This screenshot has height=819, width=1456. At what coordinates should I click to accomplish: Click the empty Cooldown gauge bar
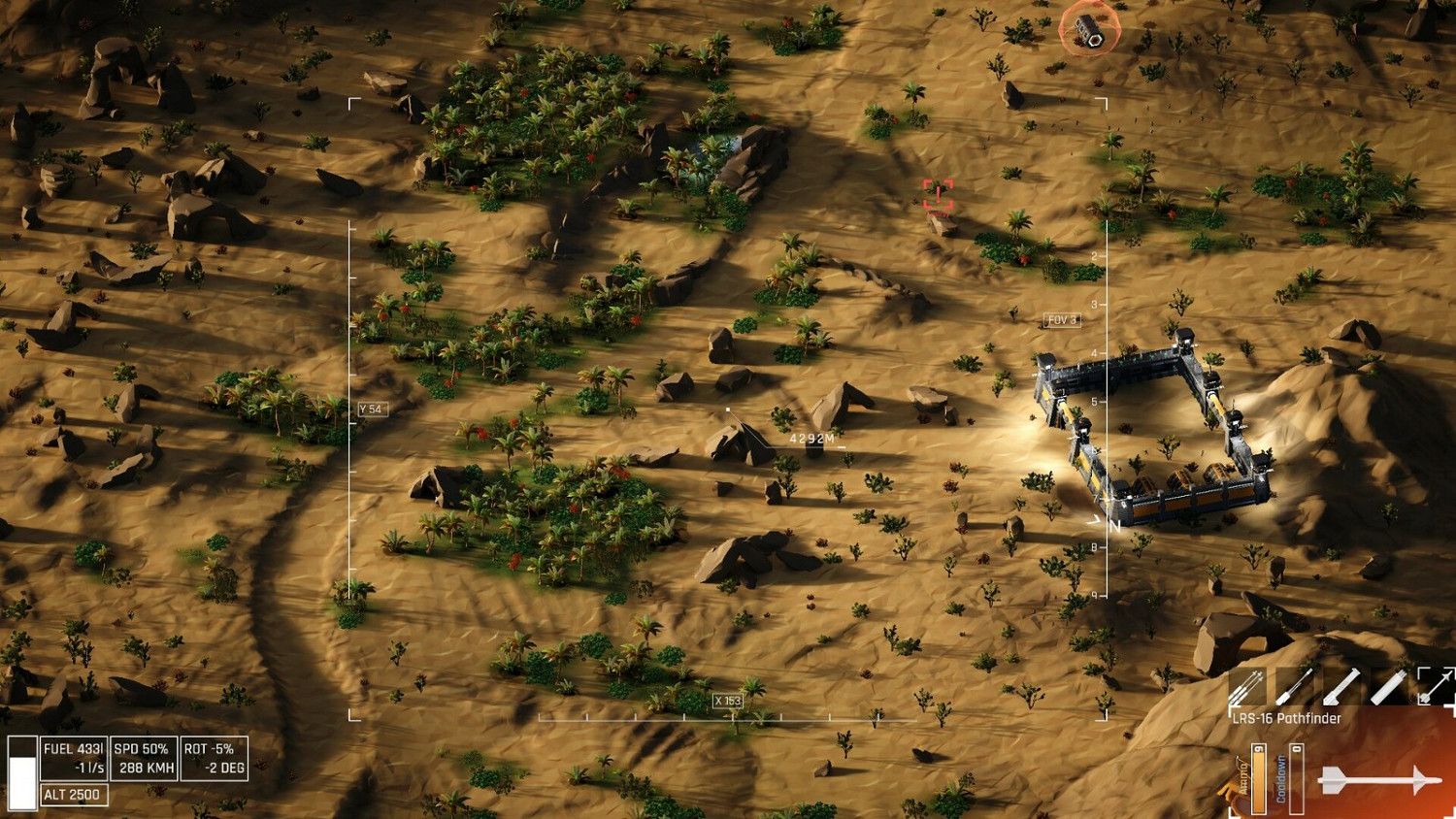pyautogui.click(x=1296, y=778)
